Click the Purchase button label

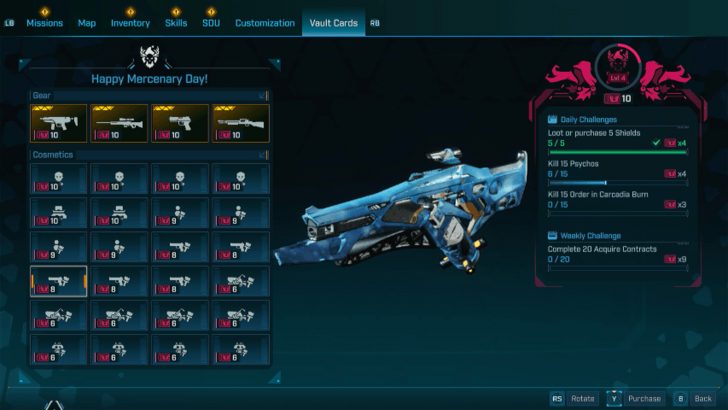pyautogui.click(x=644, y=398)
